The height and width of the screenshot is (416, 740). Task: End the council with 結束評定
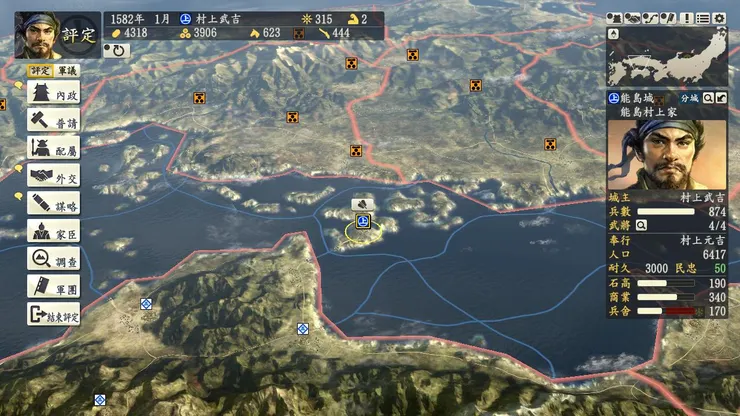coord(53,314)
